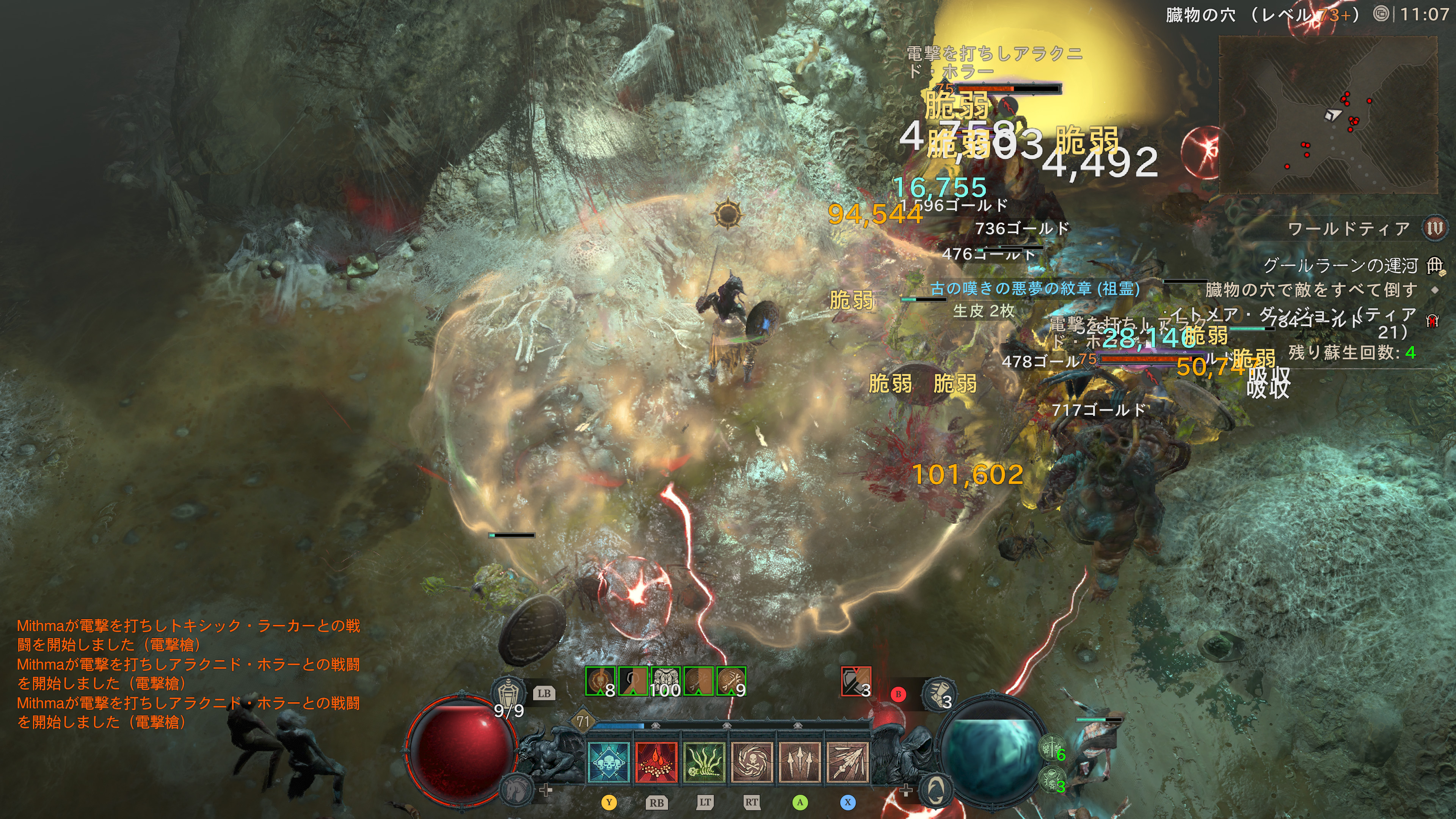
Task: Inspect the crossed-bones buff icon showing 9
Action: pyautogui.click(x=731, y=681)
